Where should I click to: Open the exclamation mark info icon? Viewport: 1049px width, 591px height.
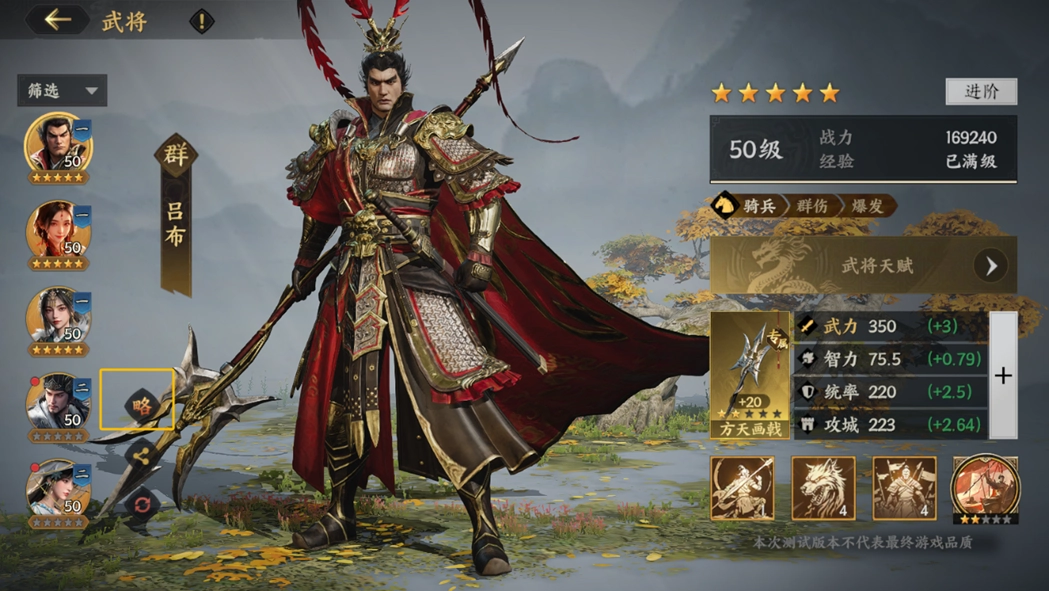pyautogui.click(x=202, y=21)
